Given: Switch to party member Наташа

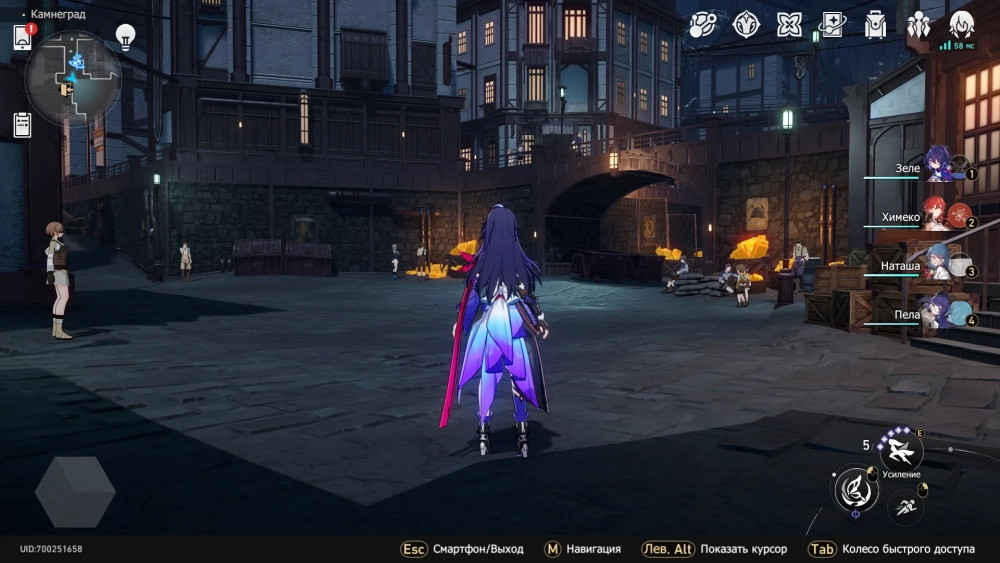Looking at the screenshot, I should coord(940,267).
